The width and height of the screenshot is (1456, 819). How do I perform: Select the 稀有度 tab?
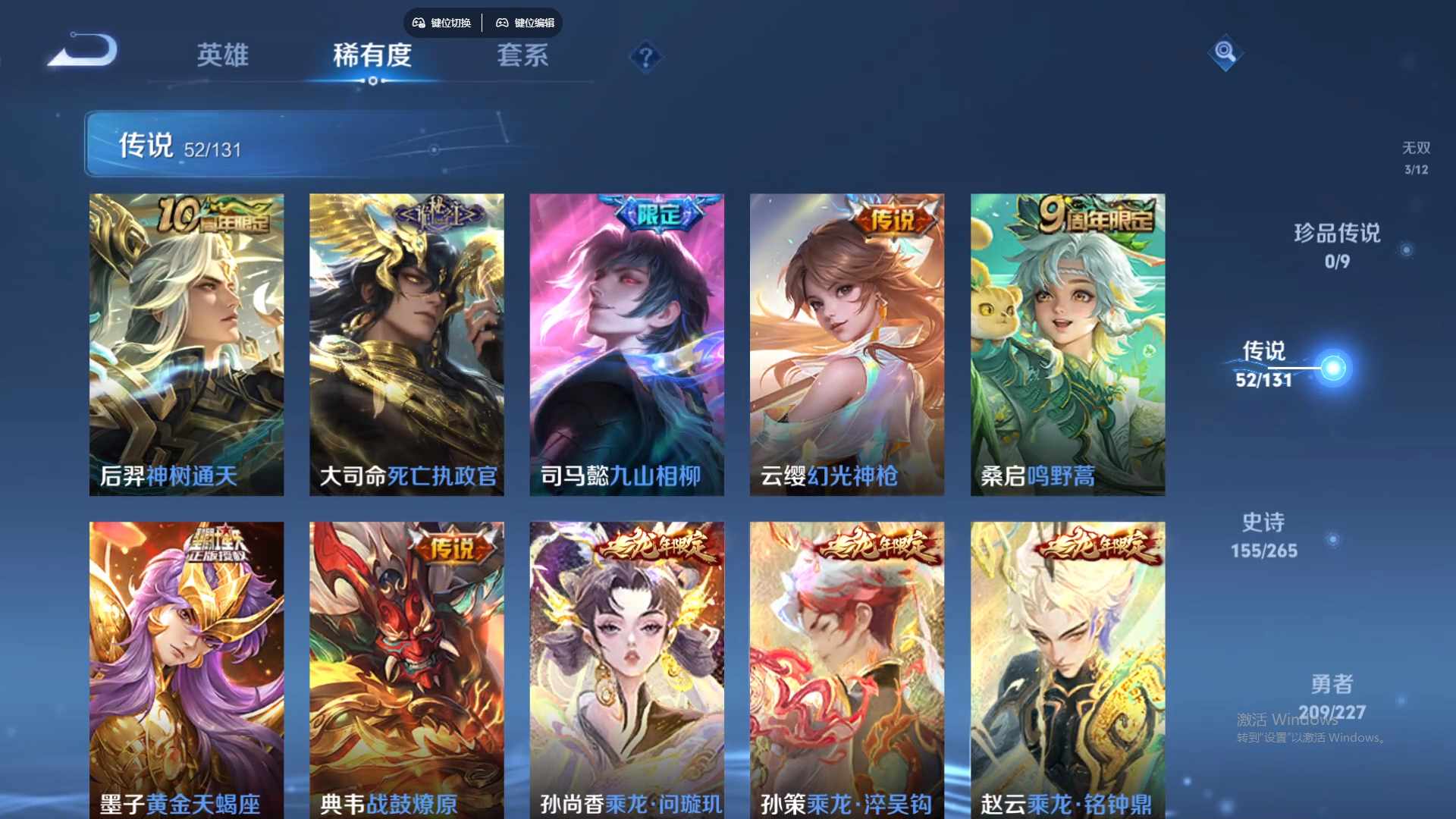371,56
